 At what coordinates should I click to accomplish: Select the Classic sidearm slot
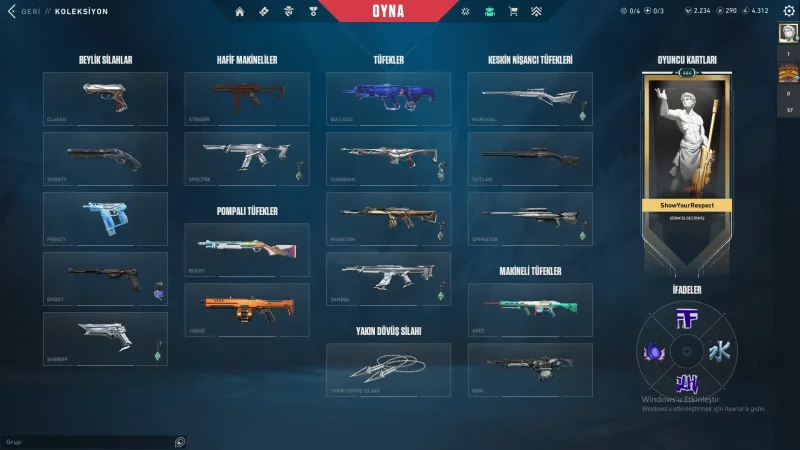coord(105,98)
